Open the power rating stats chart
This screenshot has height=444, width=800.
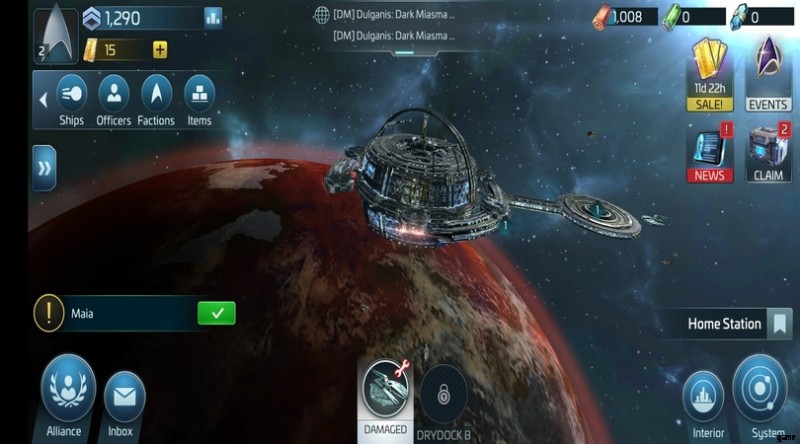coord(213,17)
